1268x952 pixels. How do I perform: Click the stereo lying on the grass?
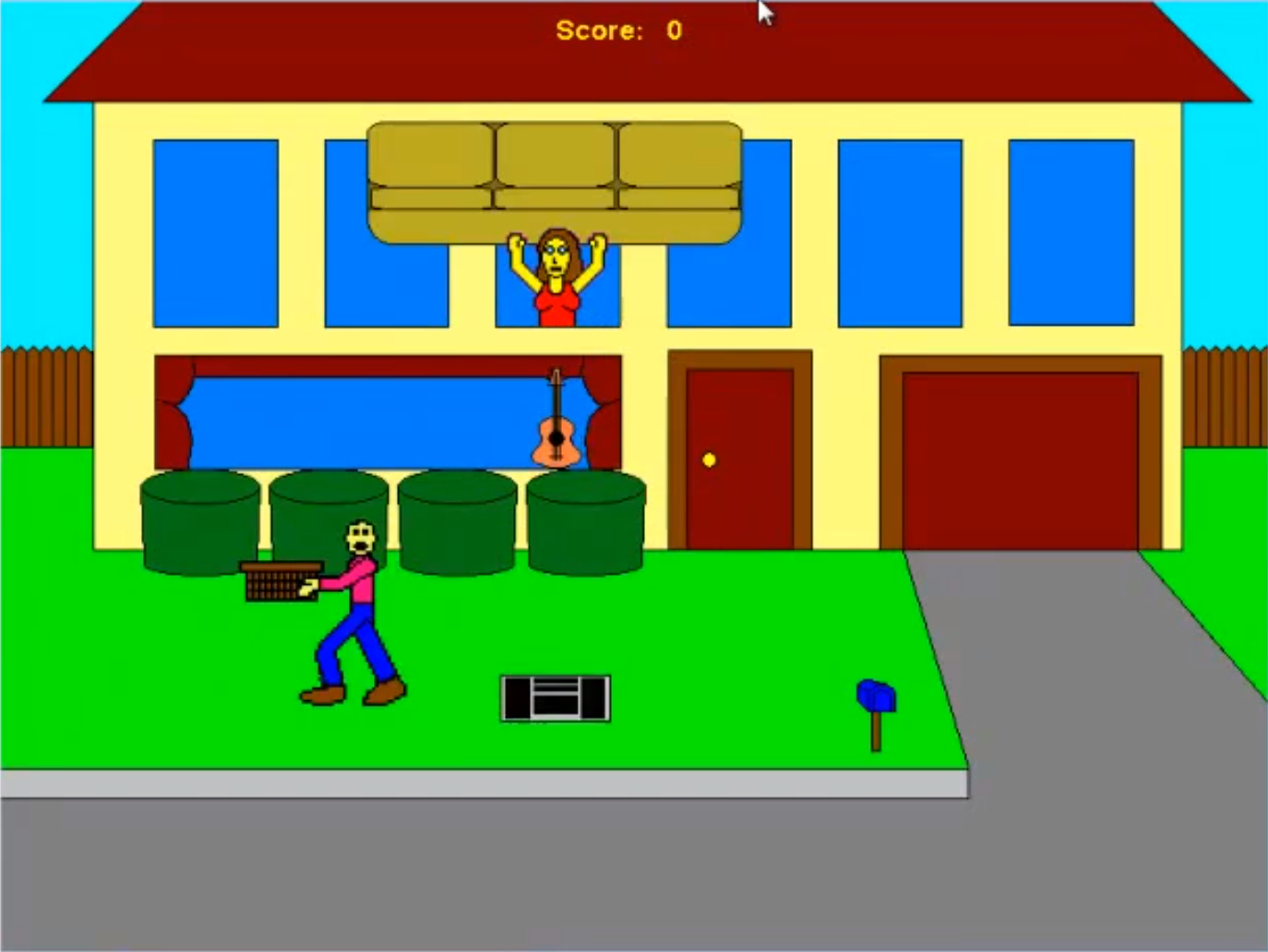pos(554,698)
